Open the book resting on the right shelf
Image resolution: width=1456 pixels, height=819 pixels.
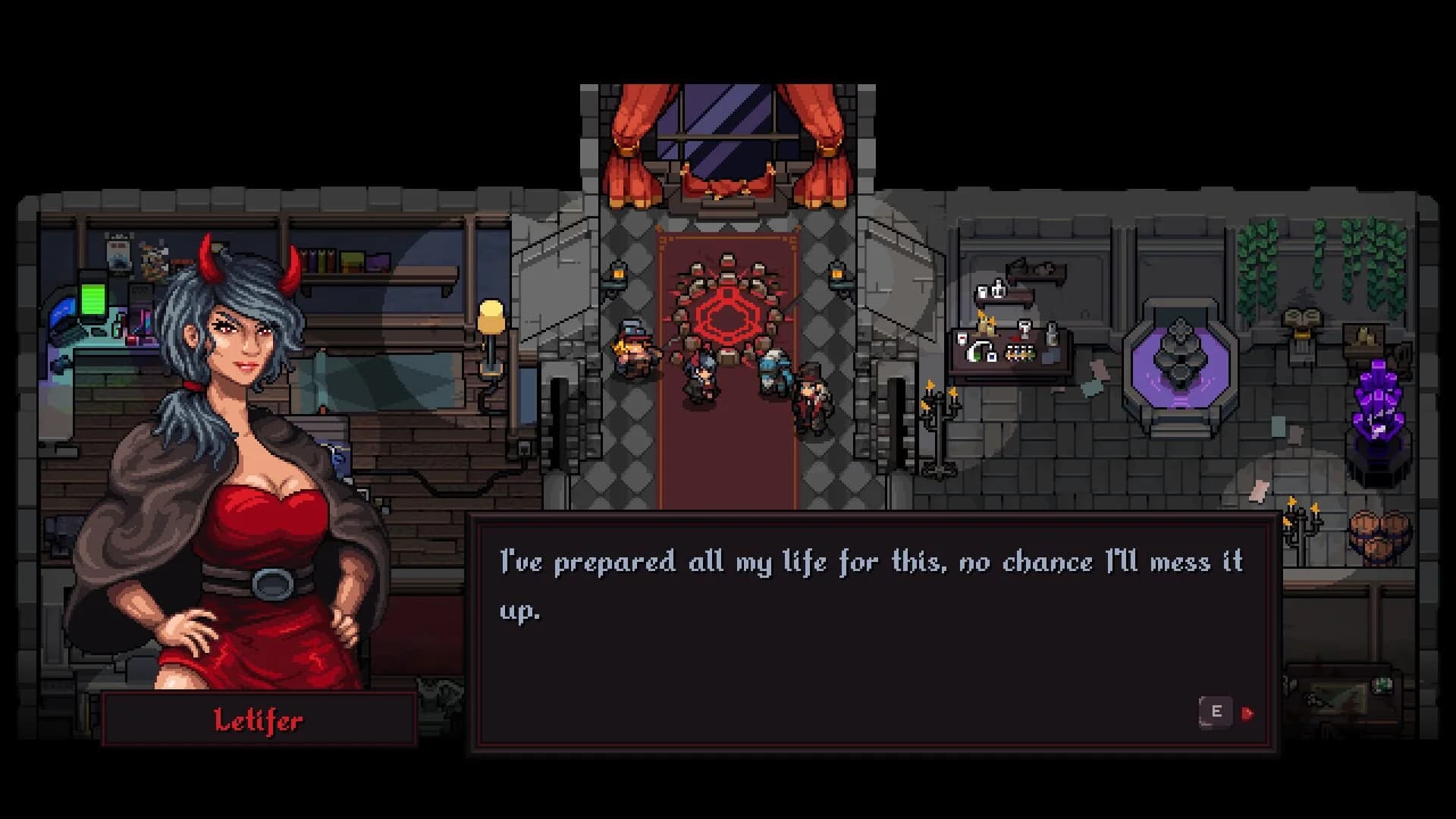[x=1302, y=316]
